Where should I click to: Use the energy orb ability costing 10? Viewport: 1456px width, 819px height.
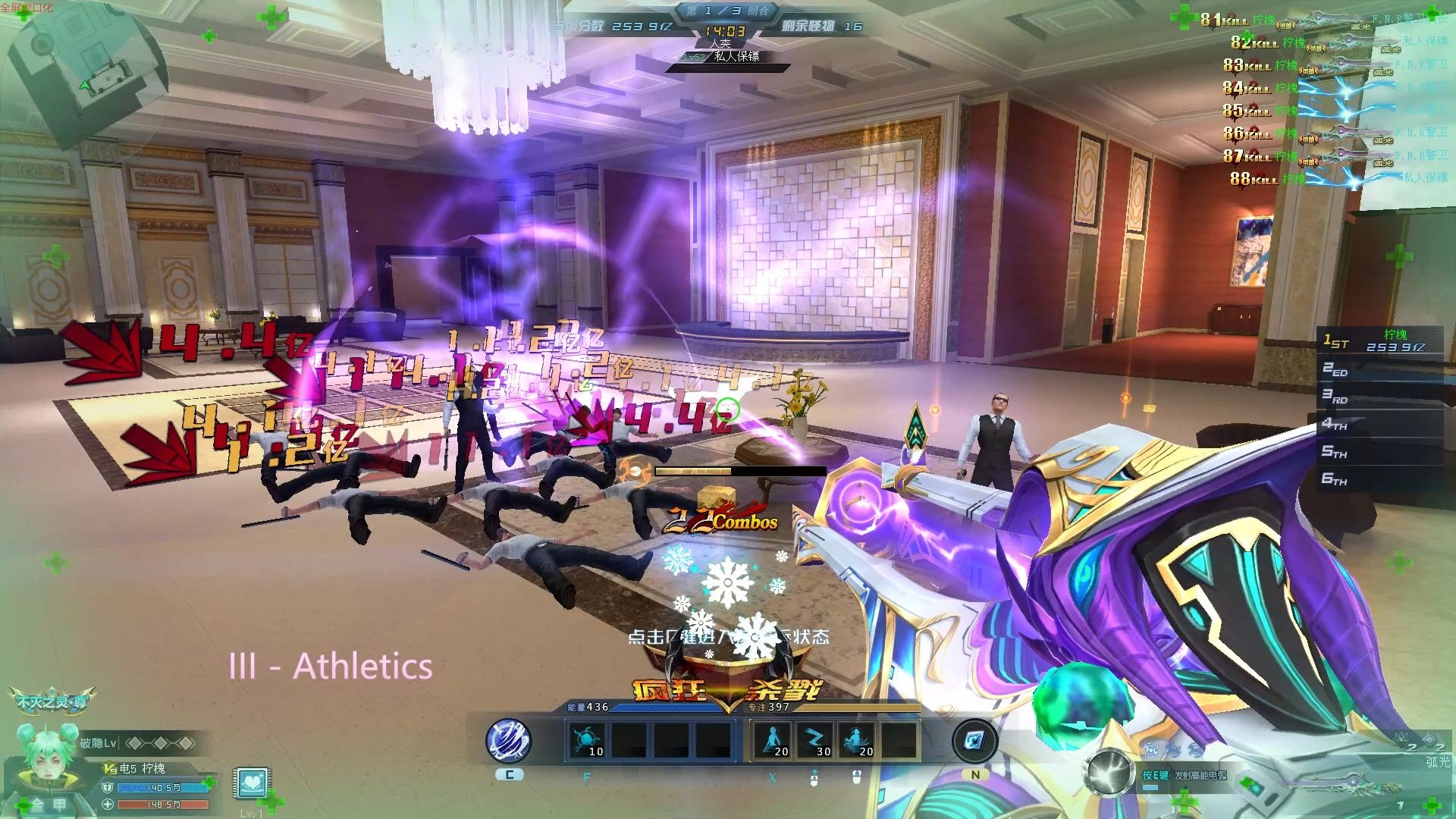[x=588, y=739]
